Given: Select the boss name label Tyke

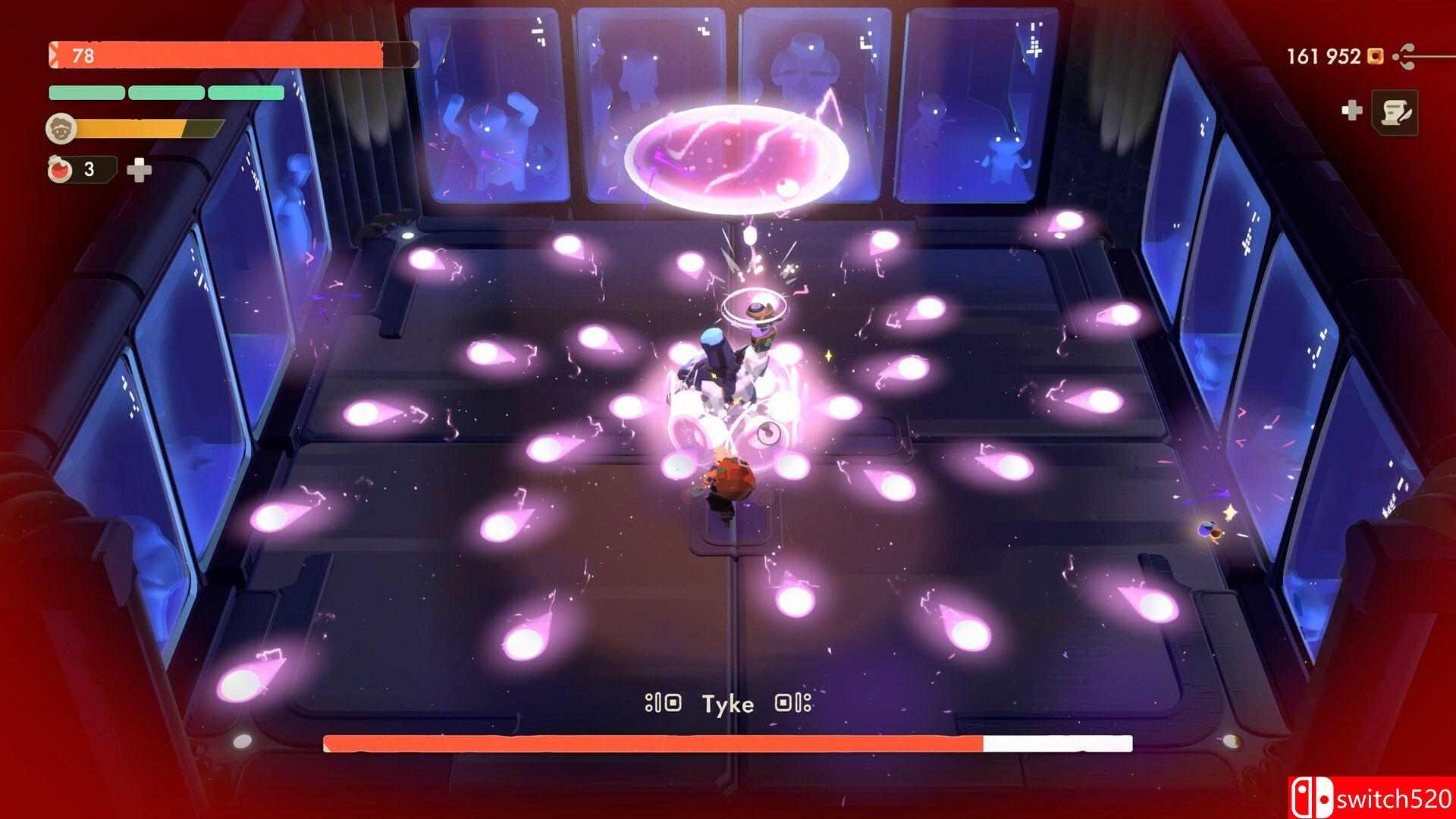Looking at the screenshot, I should pyautogui.click(x=727, y=704).
